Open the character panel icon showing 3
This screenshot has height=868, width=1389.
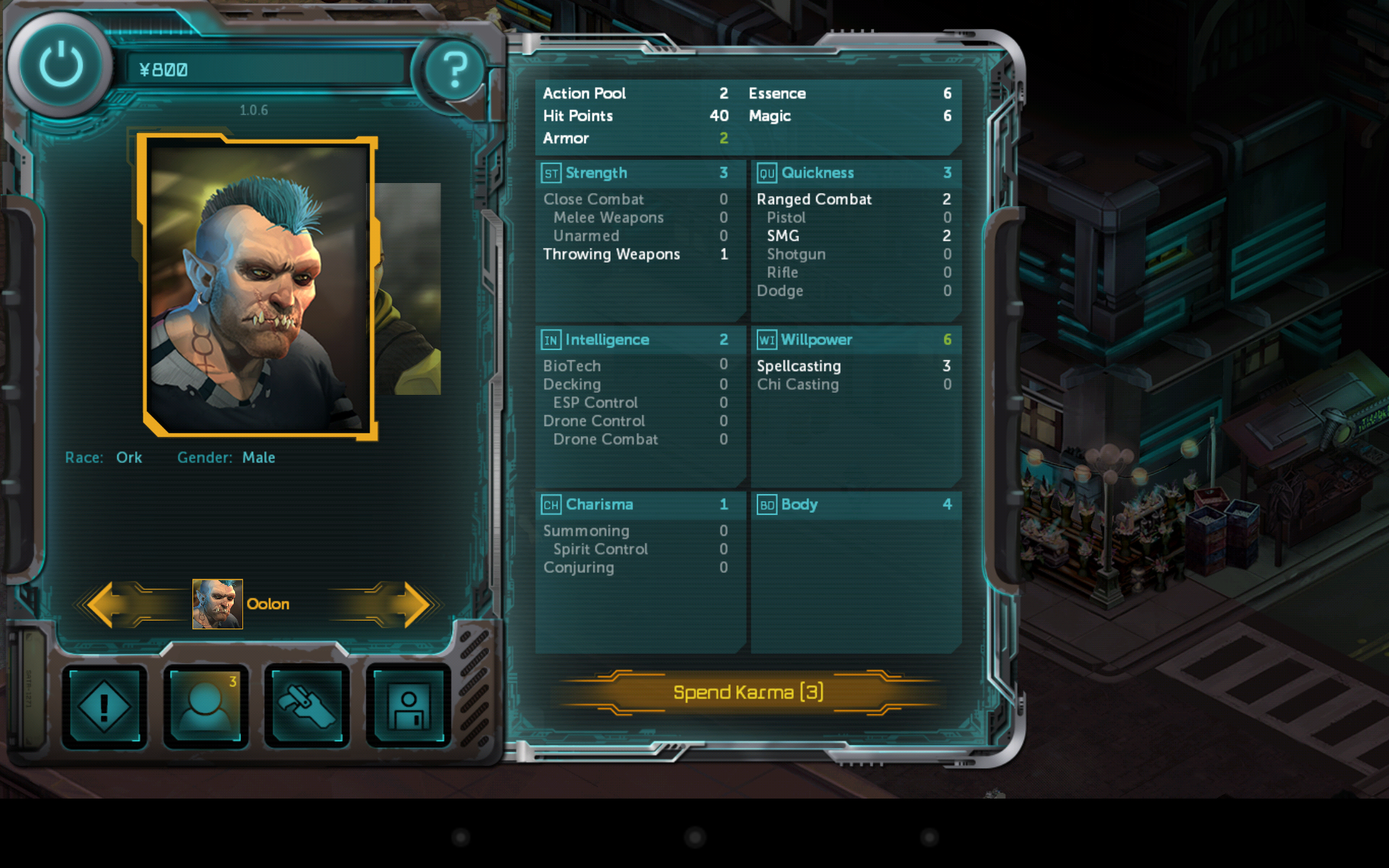tap(205, 707)
